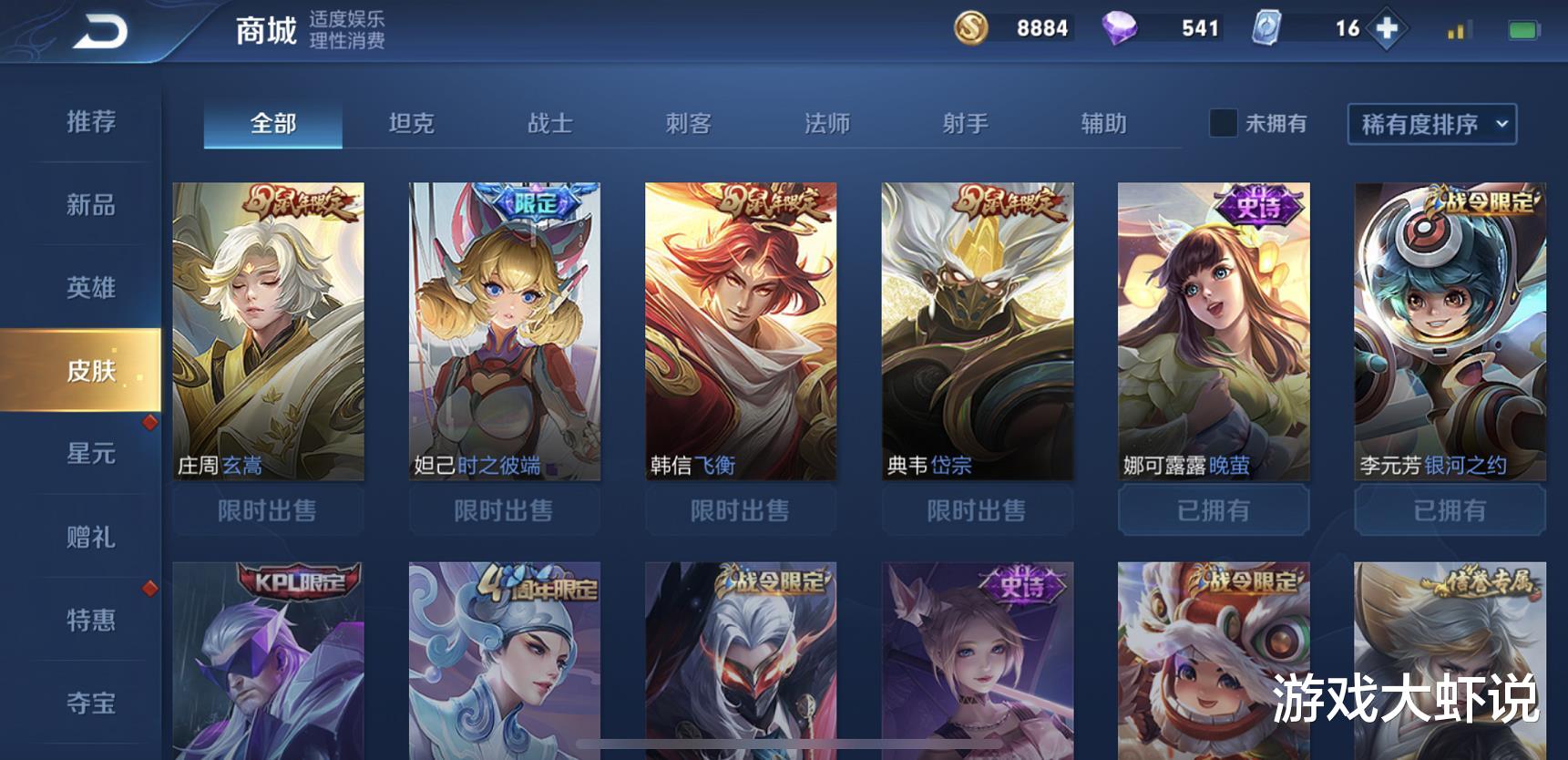Open the 特惠 discount section in sidebar
1568x760 pixels.
click(88, 621)
